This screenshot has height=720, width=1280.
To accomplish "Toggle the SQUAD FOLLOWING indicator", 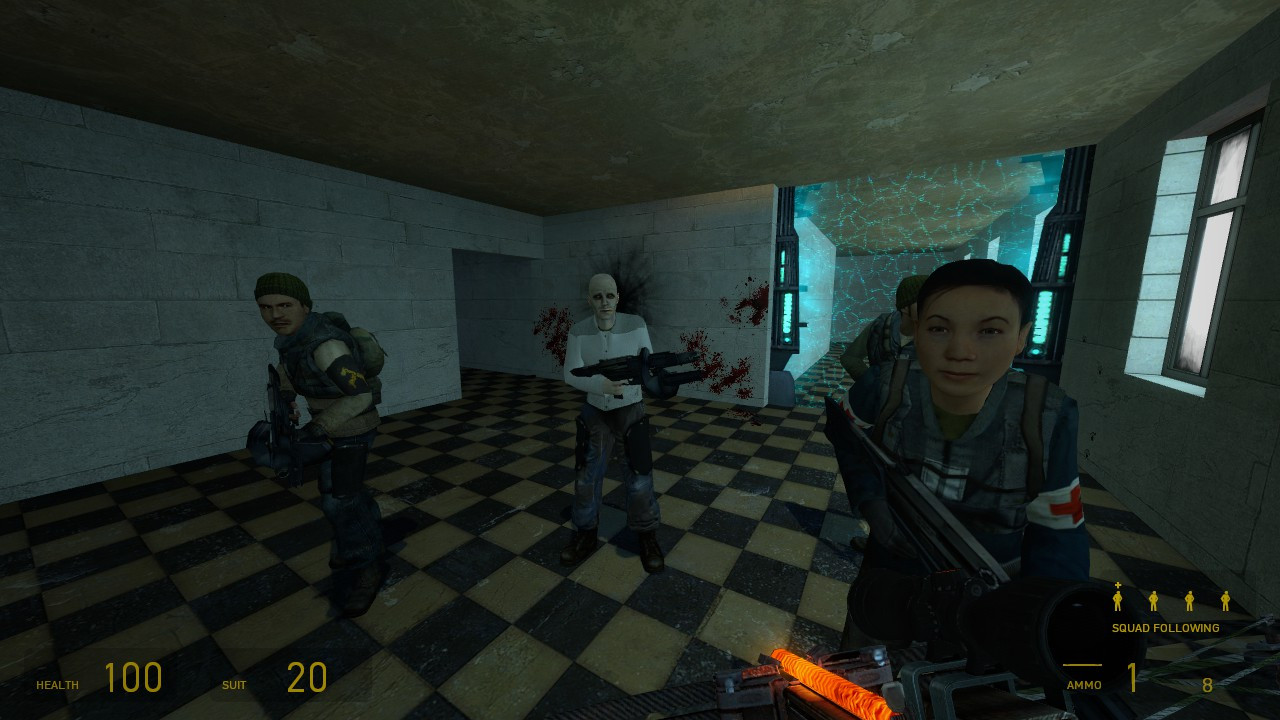I will (x=1165, y=628).
